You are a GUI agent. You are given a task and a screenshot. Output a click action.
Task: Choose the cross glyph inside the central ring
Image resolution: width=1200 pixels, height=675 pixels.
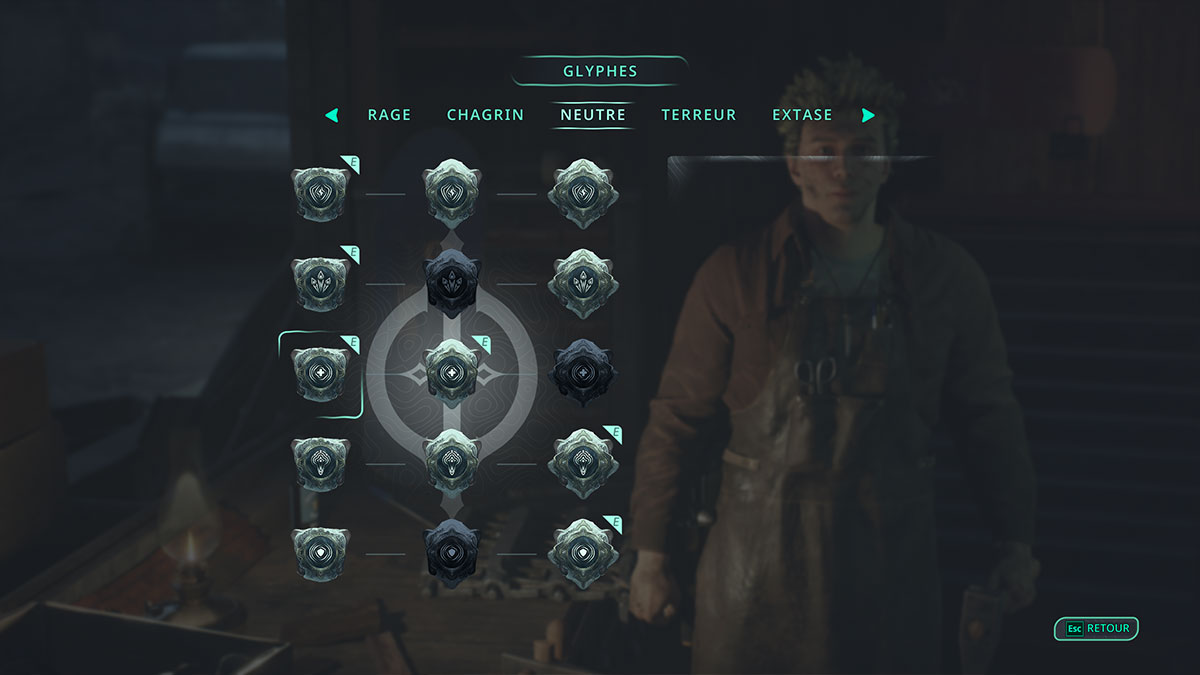pos(452,373)
